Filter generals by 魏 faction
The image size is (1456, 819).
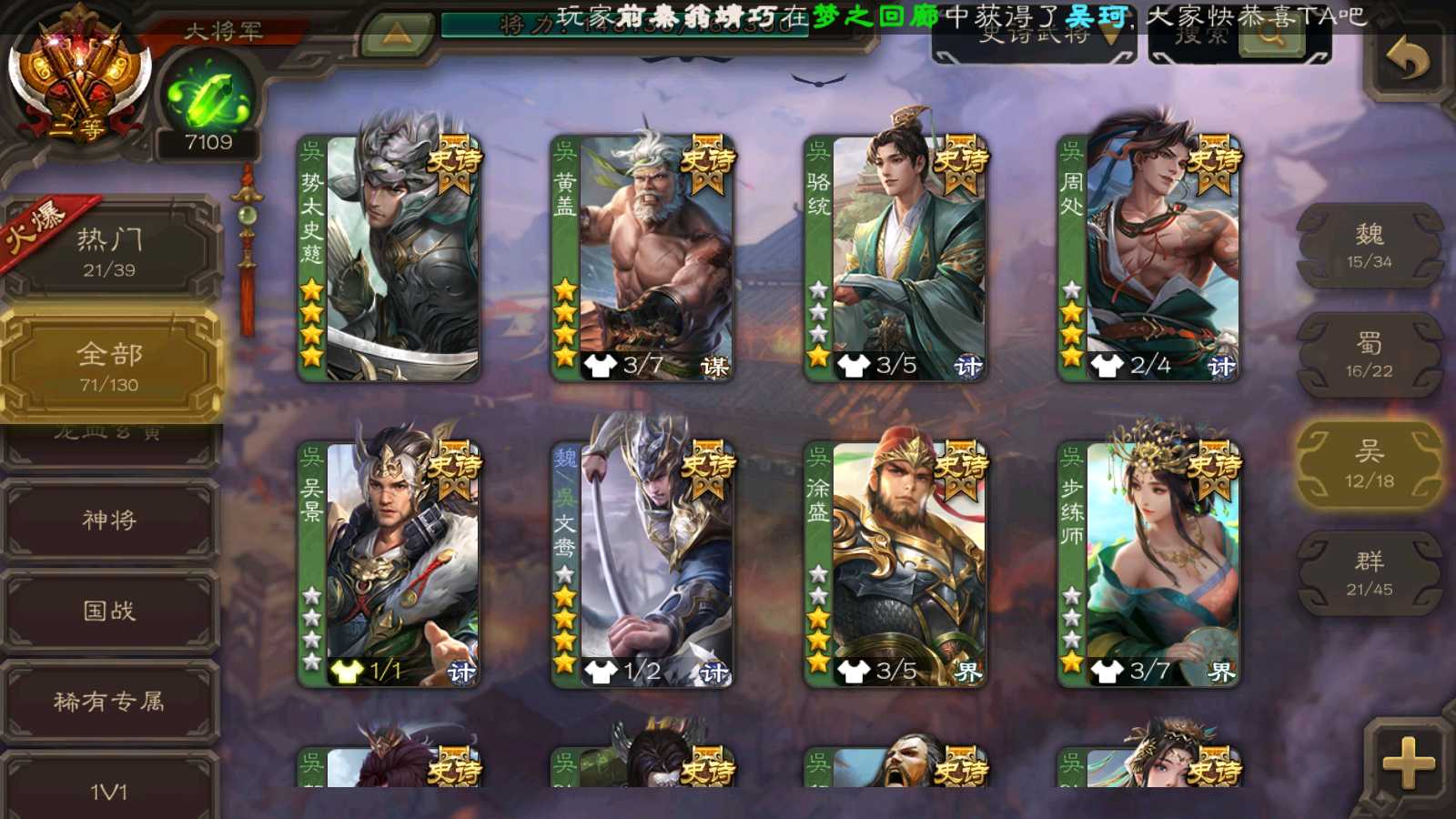pos(1369,246)
